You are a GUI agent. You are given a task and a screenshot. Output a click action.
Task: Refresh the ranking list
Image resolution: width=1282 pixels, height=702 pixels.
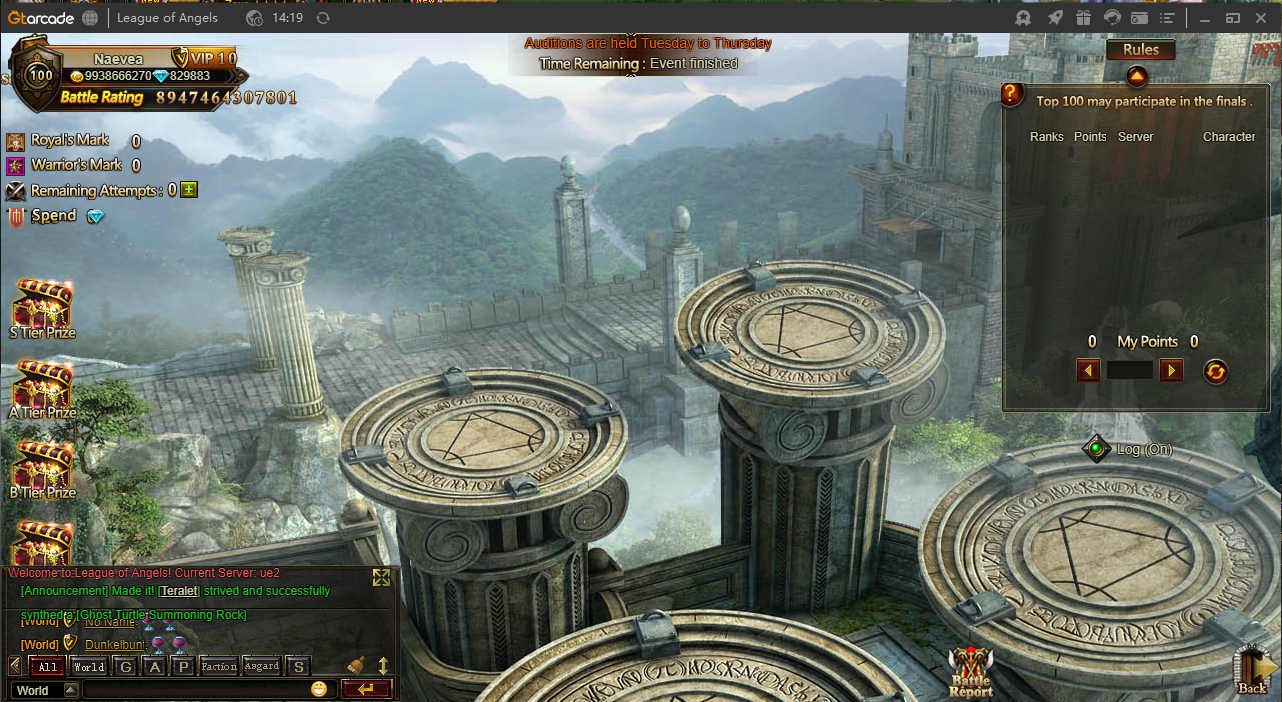coord(1215,371)
